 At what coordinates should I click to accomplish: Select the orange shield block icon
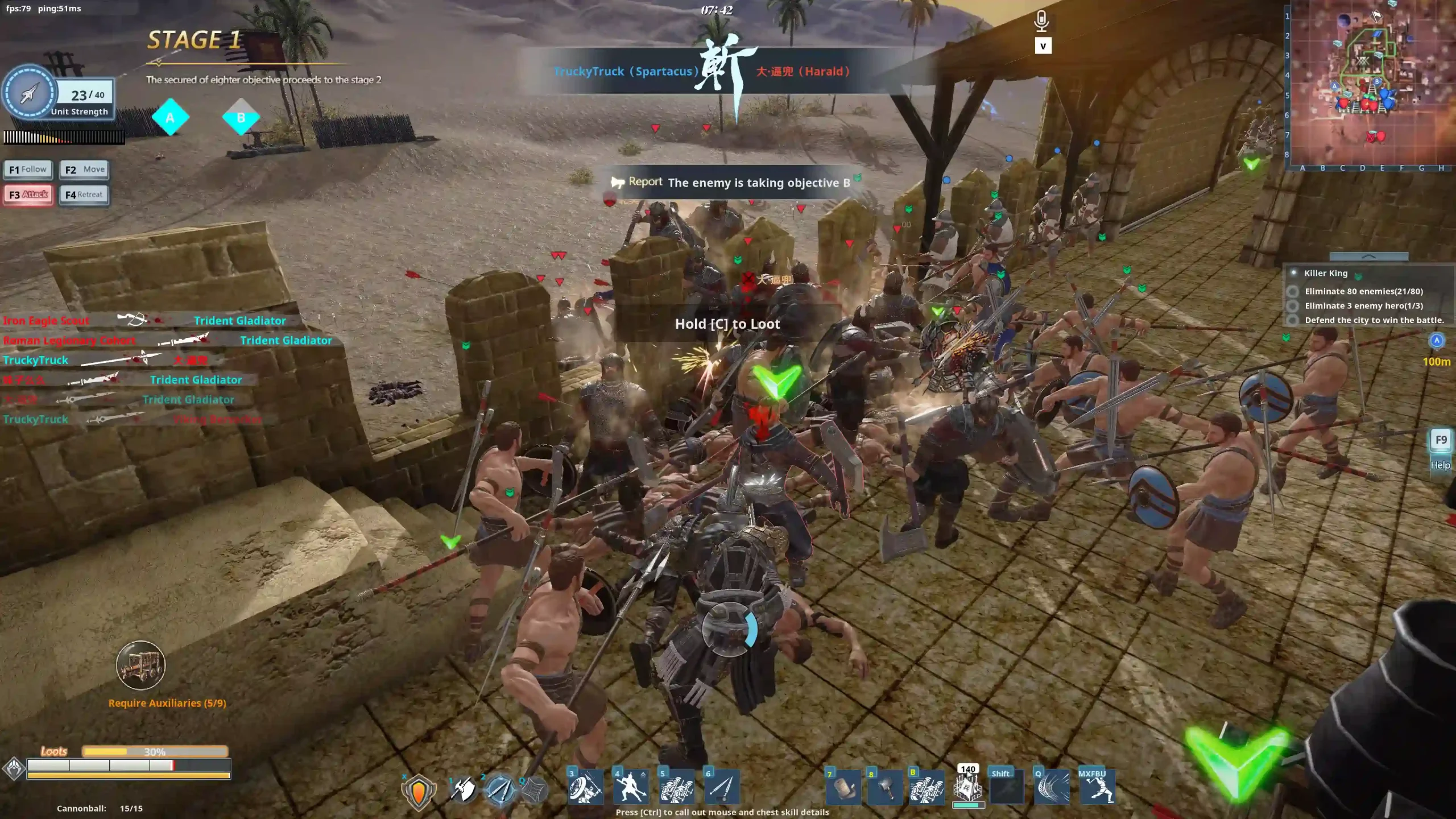click(x=419, y=791)
